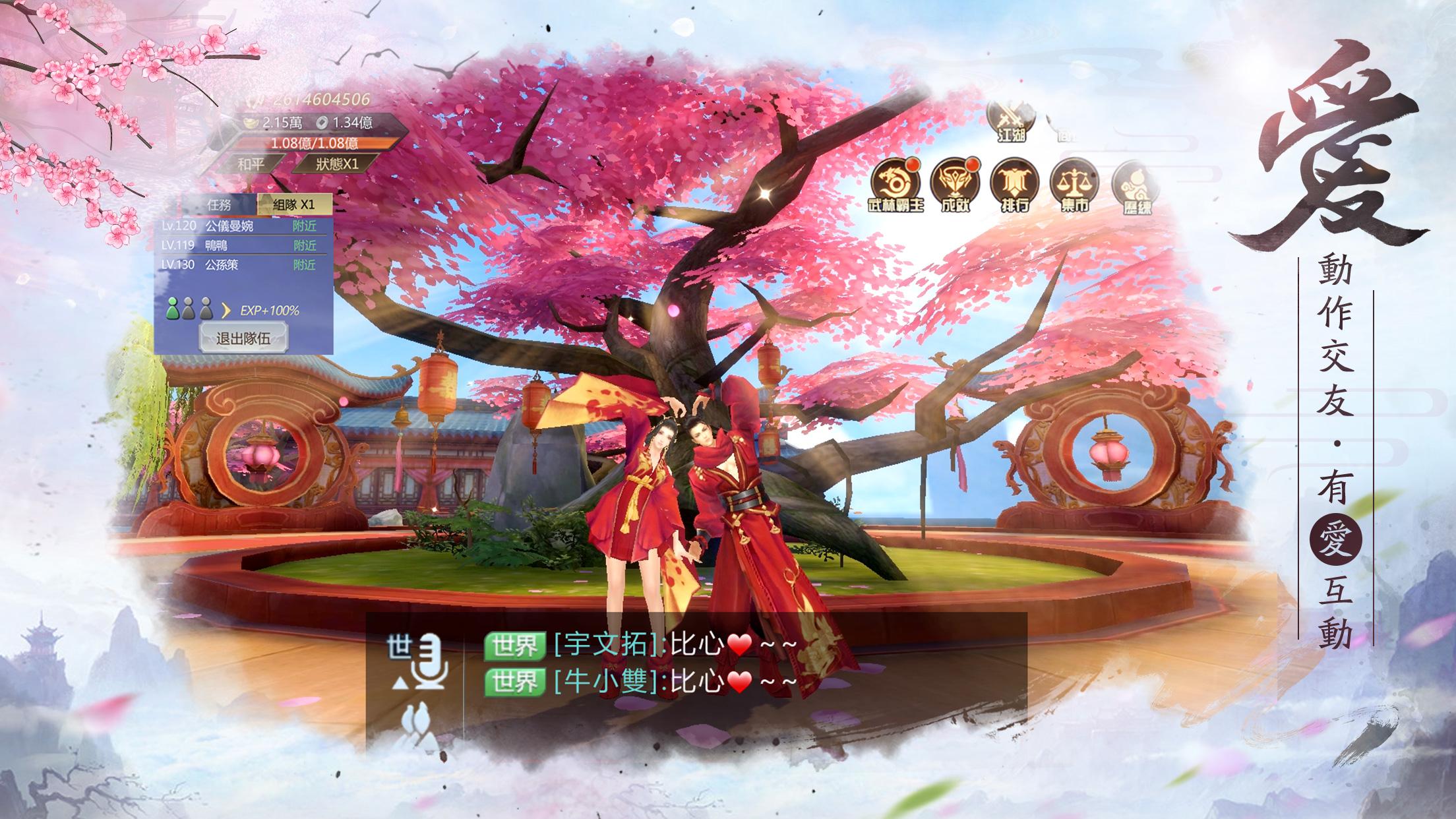Open the 集市 market scales icon
The height and width of the screenshot is (819, 1456).
(x=1074, y=185)
